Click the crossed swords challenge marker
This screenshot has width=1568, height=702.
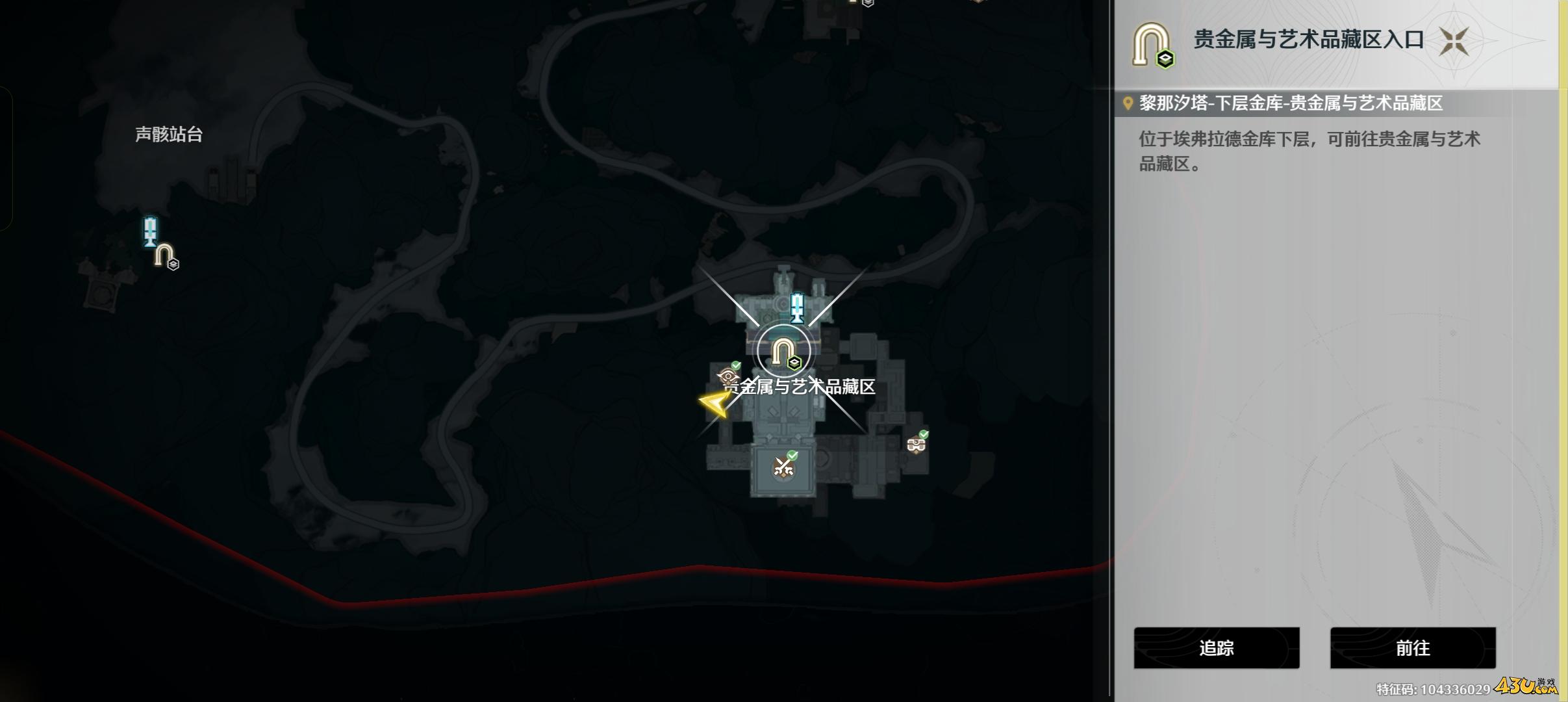[x=783, y=467]
